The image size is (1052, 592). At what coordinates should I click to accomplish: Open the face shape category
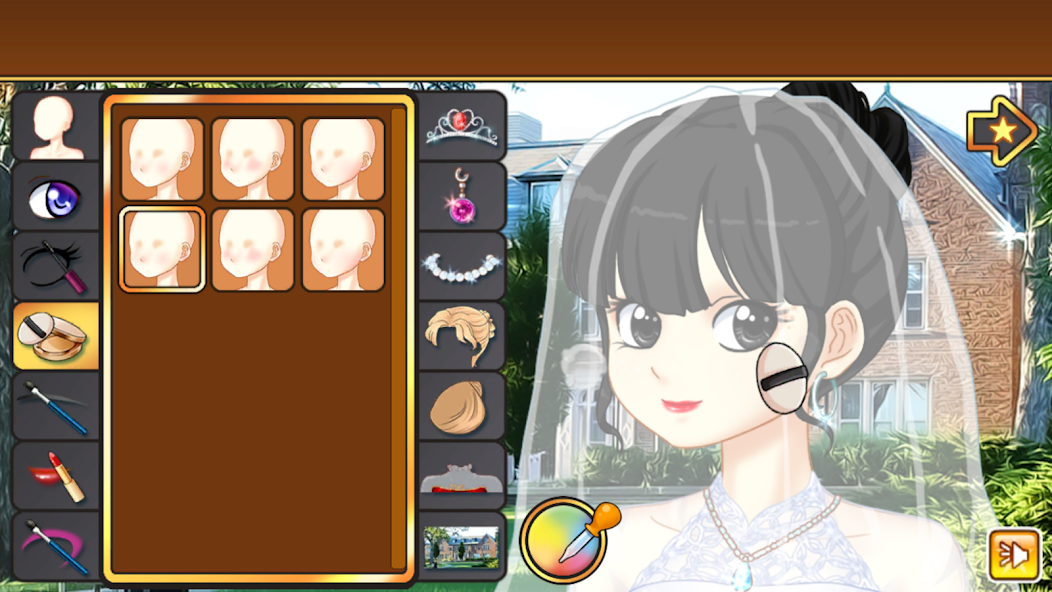(x=56, y=127)
